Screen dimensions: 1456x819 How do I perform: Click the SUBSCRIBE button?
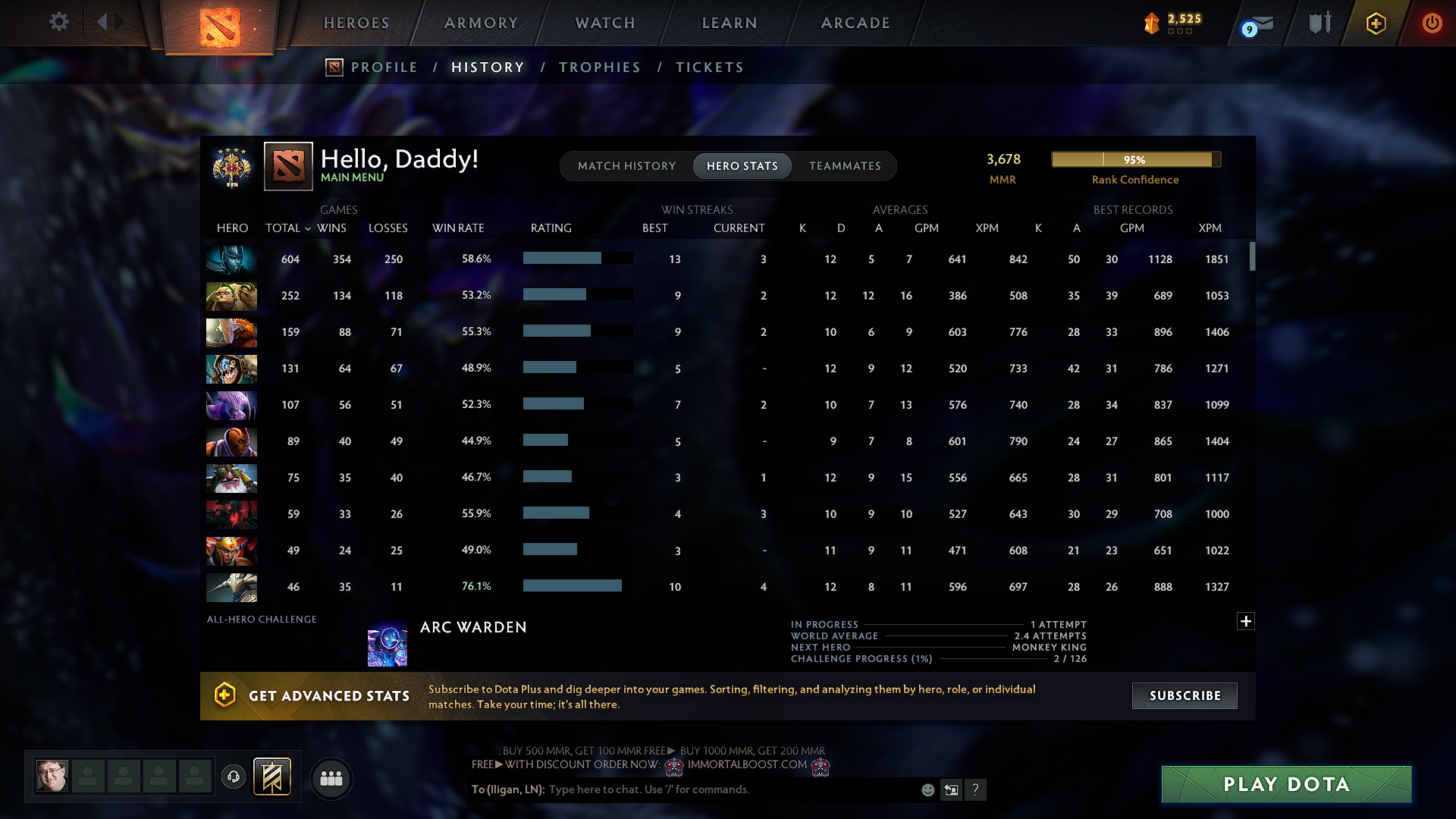(1184, 695)
